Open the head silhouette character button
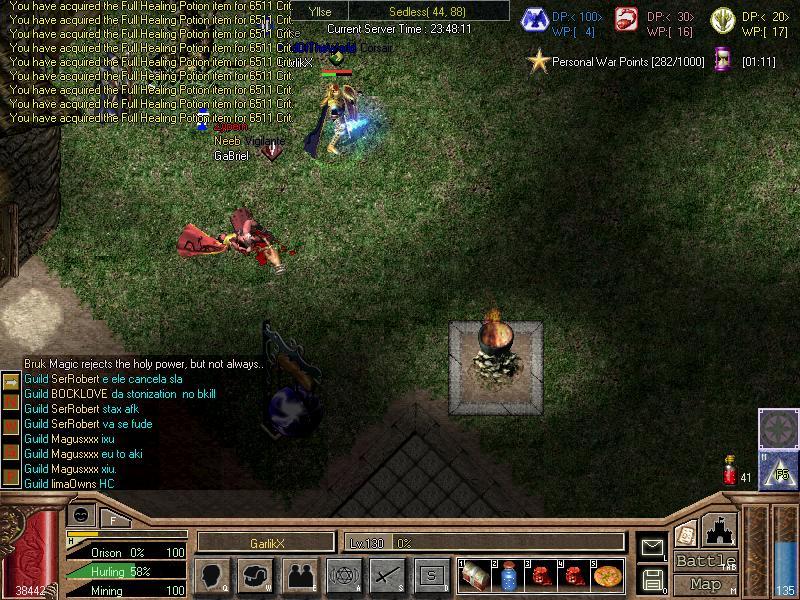The image size is (800, 600). pos(212,575)
